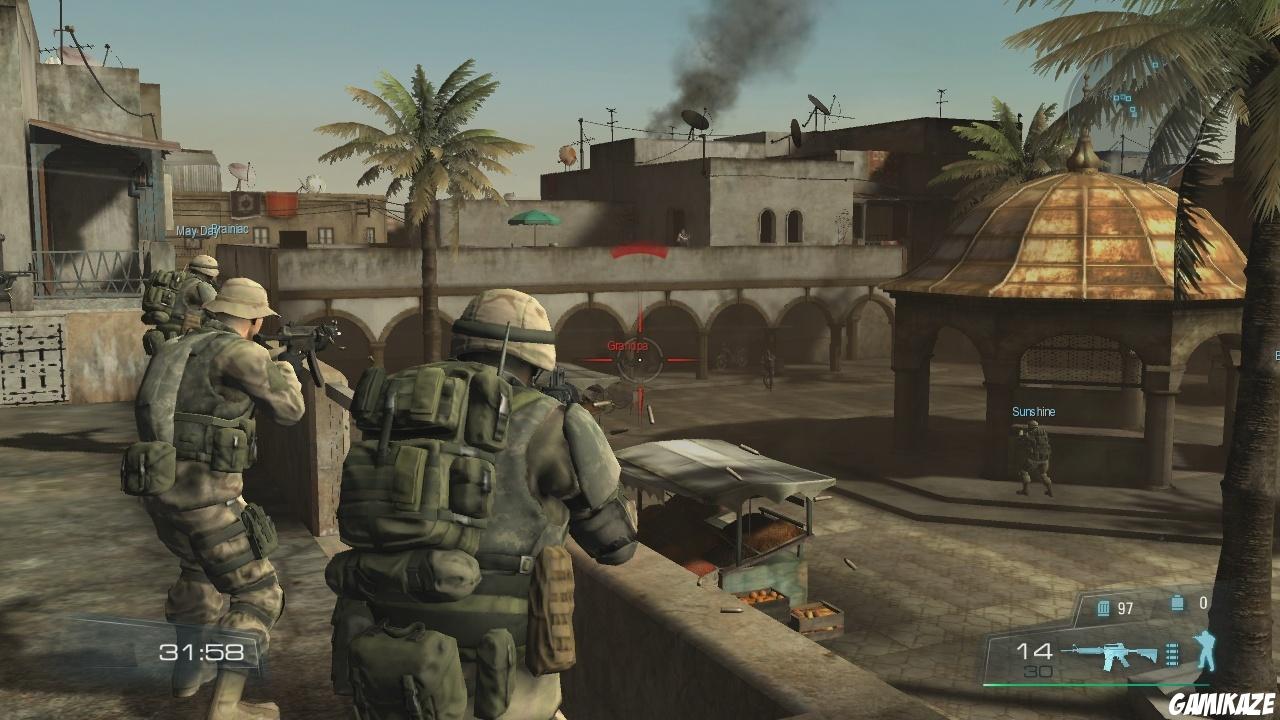This screenshot has width=1280, height=720.
Task: Select the Grandpa enemy name tag
Action: pos(628,346)
